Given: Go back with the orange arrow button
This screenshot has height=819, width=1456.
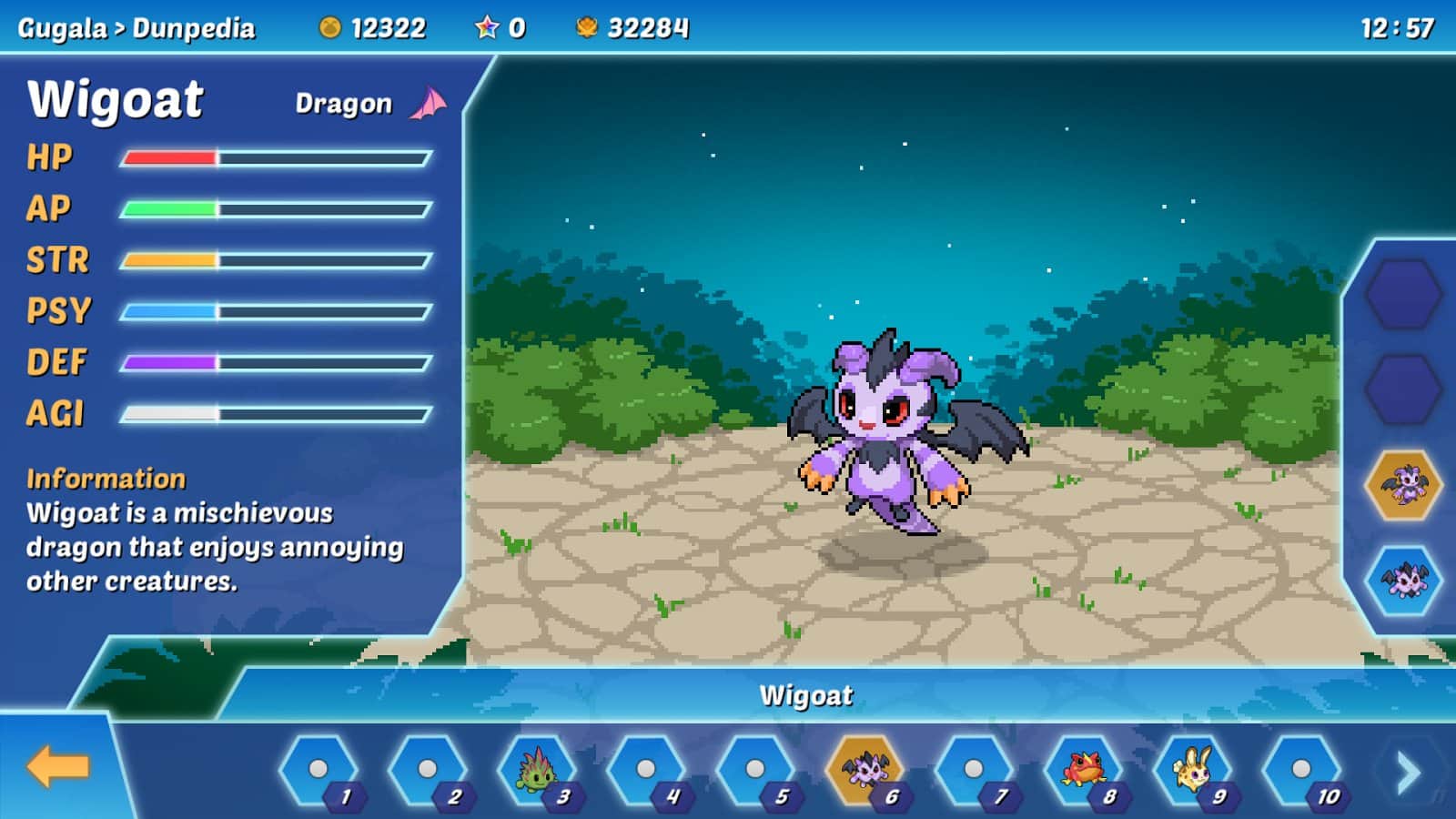Looking at the screenshot, I should [x=57, y=767].
